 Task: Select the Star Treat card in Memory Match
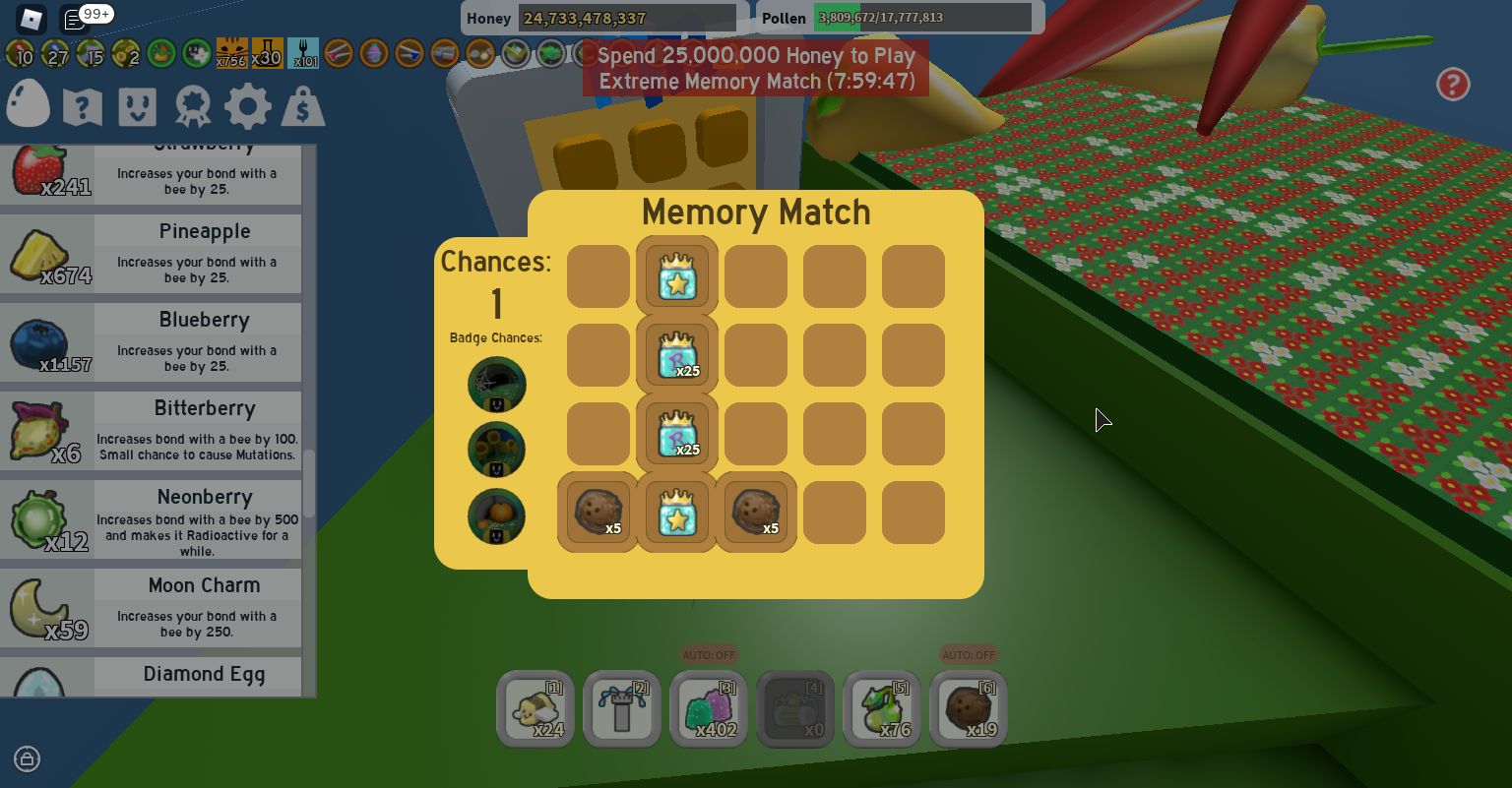click(x=676, y=276)
